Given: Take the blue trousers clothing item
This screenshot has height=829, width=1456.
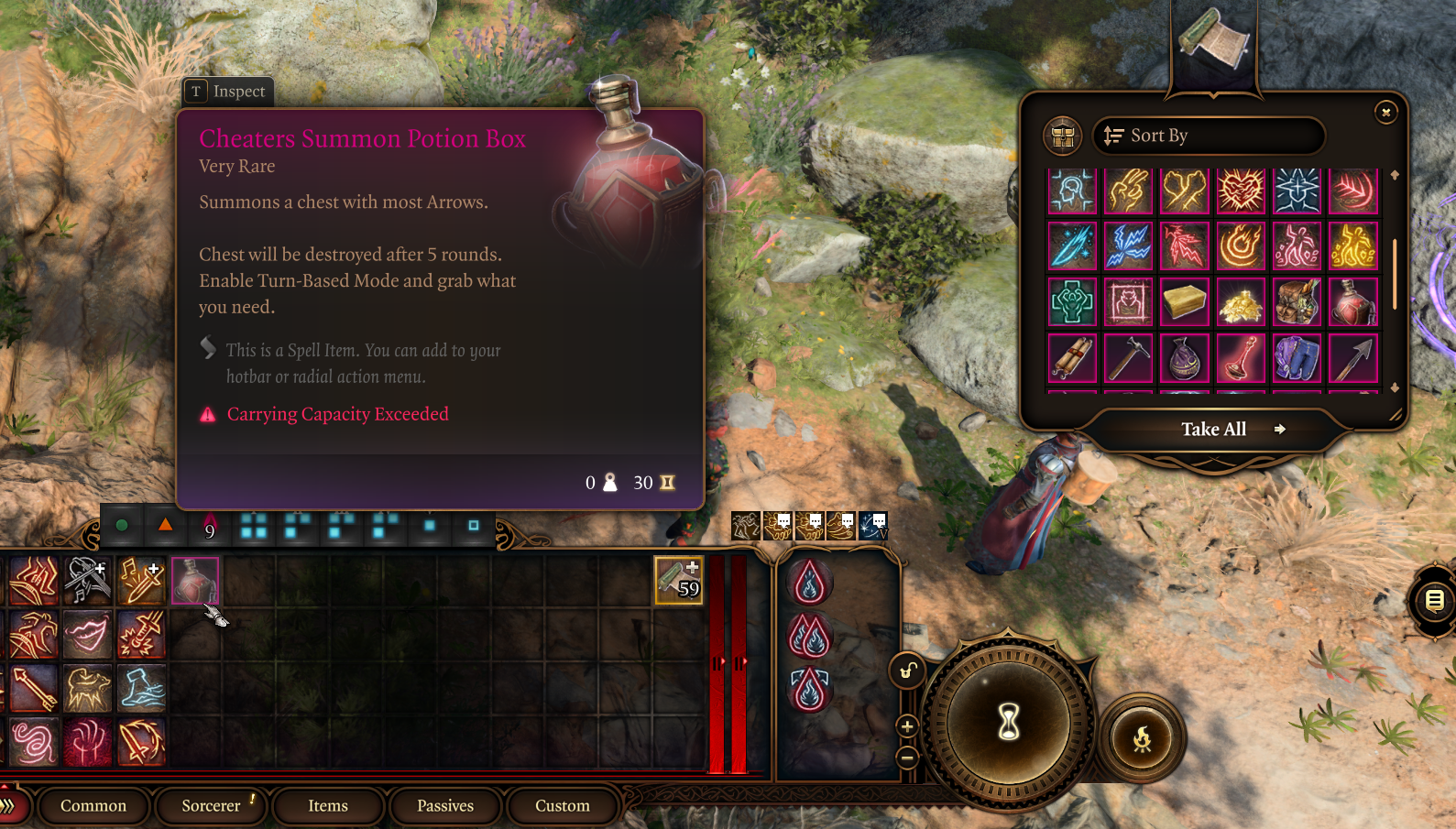Looking at the screenshot, I should 1297,358.
